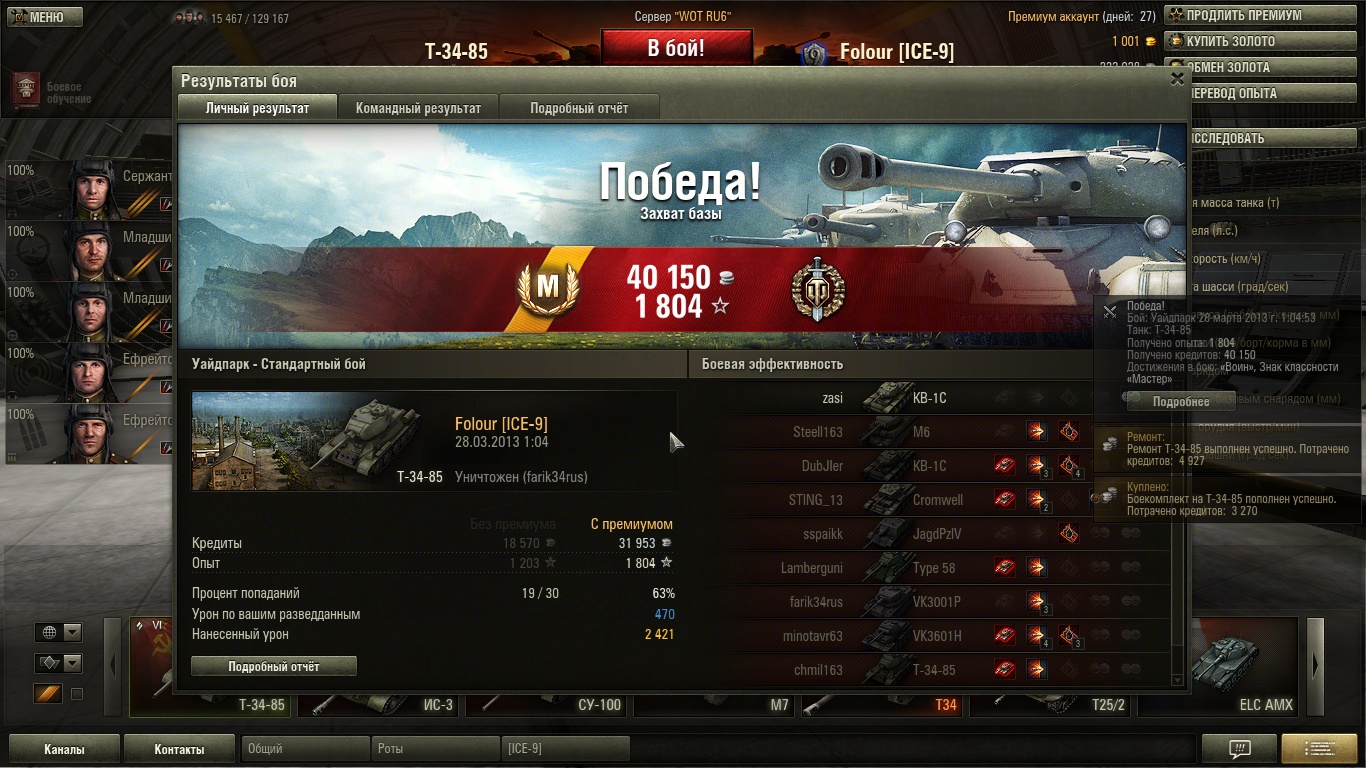This screenshot has height=768, width=1366.
Task: Click the Подробный отчёт button below stats
Action: click(x=274, y=666)
